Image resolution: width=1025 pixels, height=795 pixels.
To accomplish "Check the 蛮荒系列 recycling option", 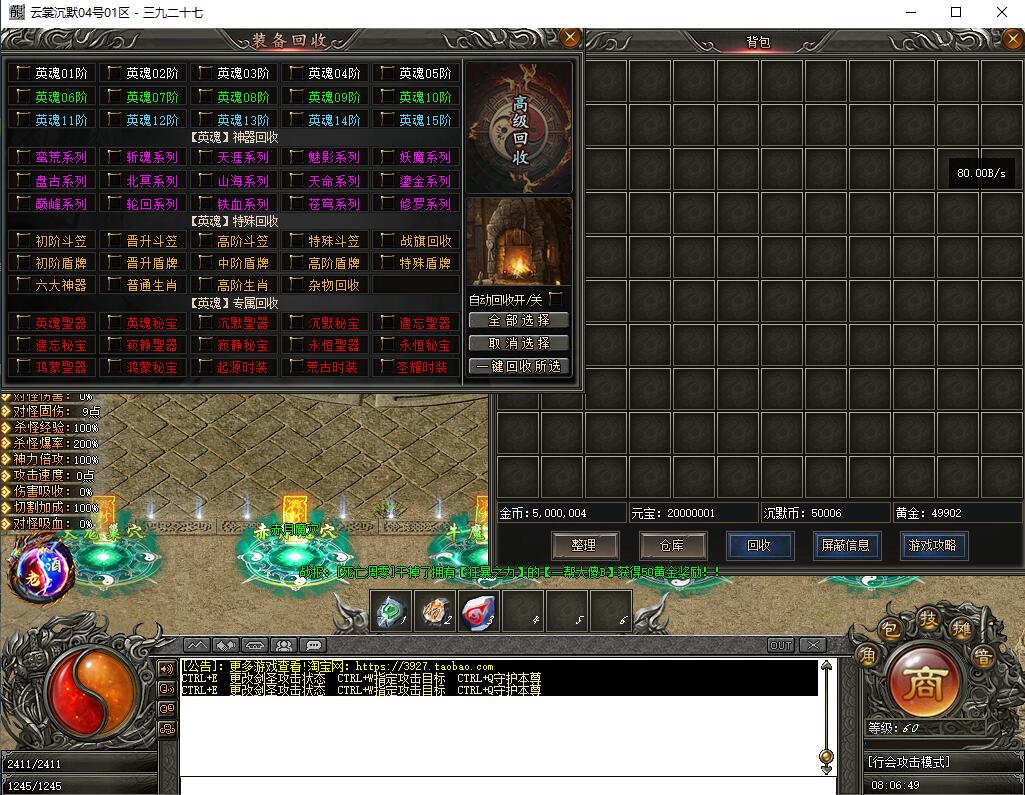I will coord(23,157).
